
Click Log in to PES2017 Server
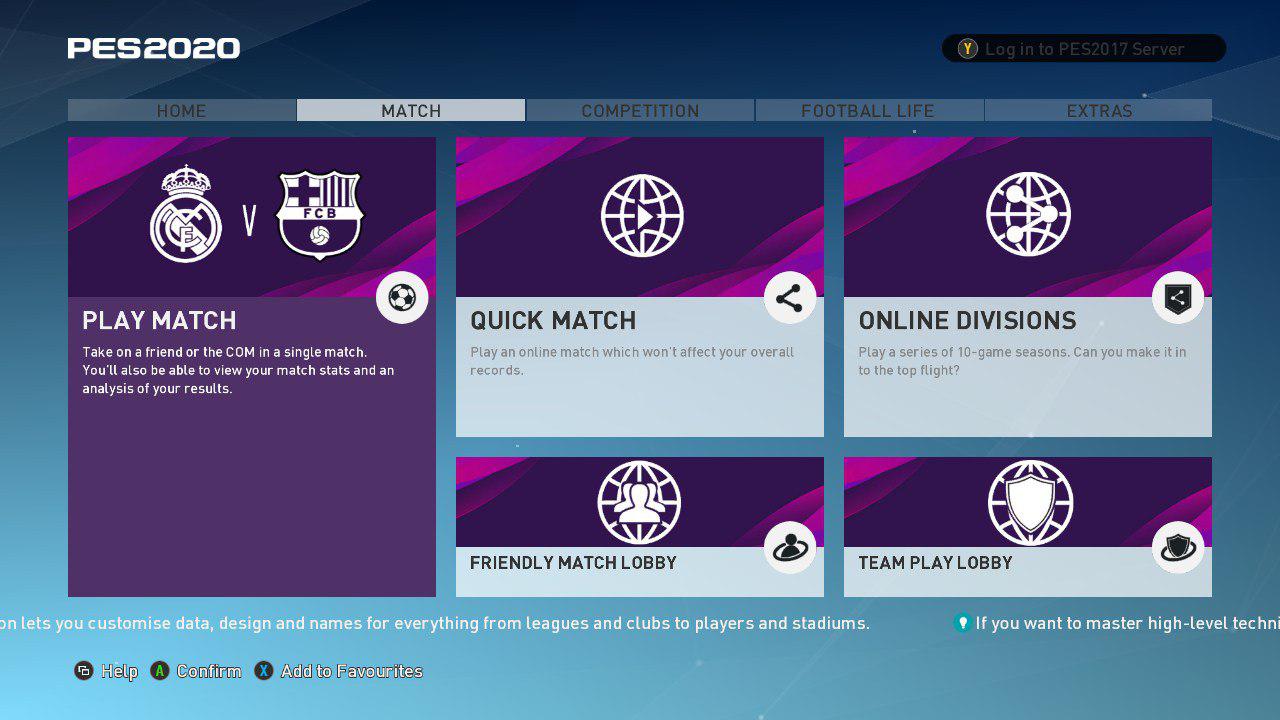click(1083, 49)
